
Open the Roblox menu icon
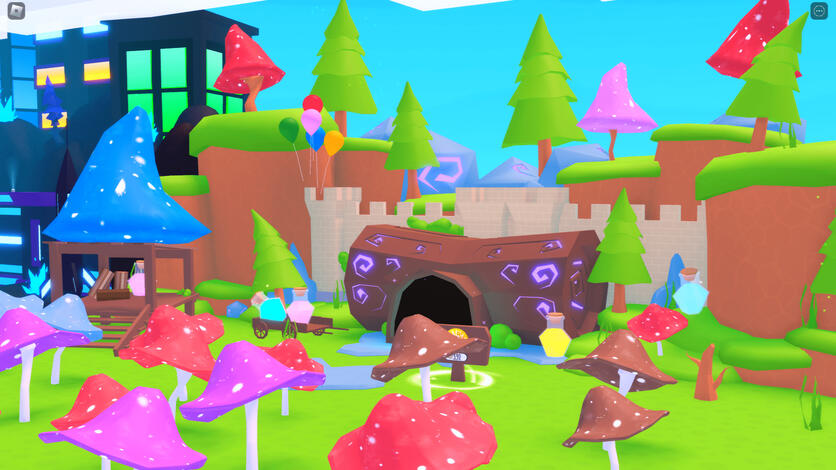16,12
